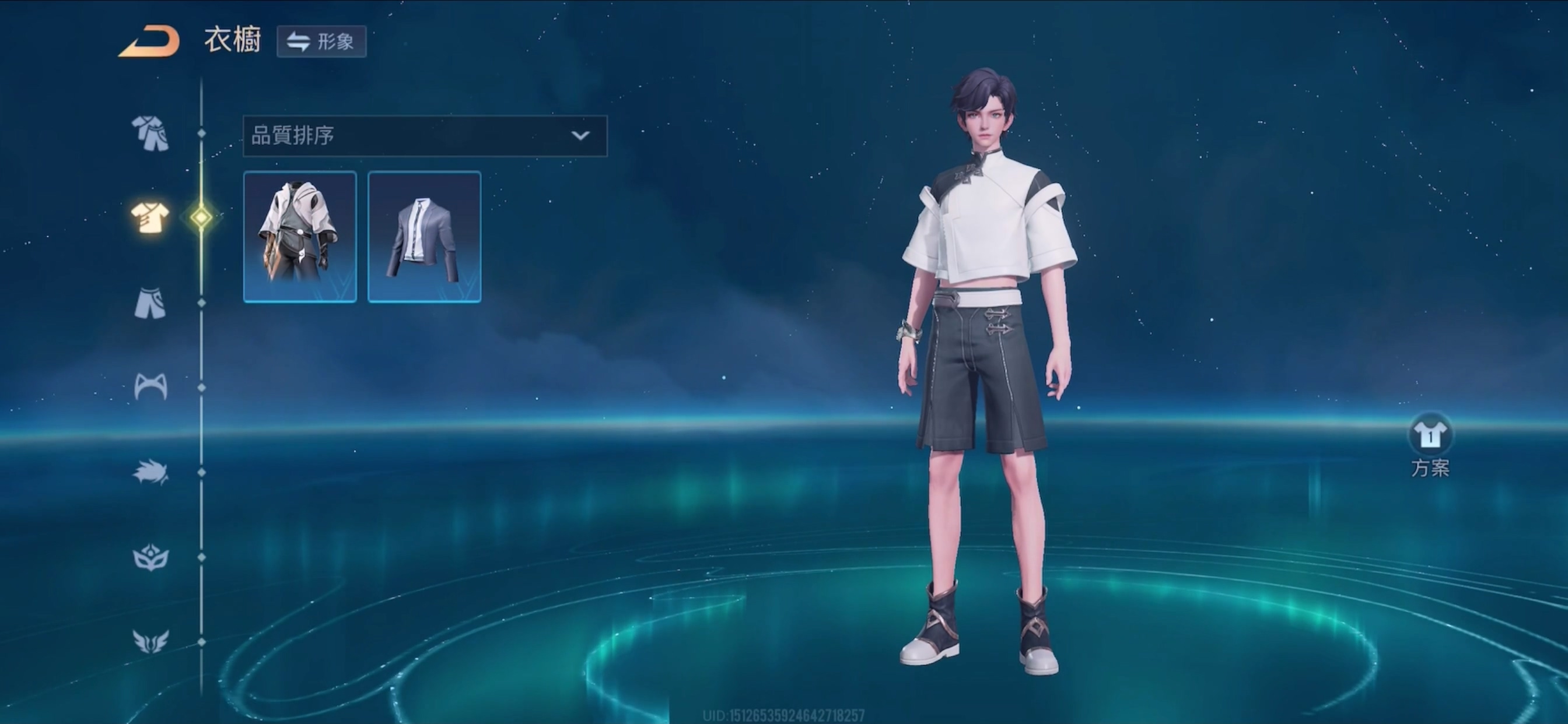
Task: Open the 品質排序 sort dropdown
Action: click(425, 136)
